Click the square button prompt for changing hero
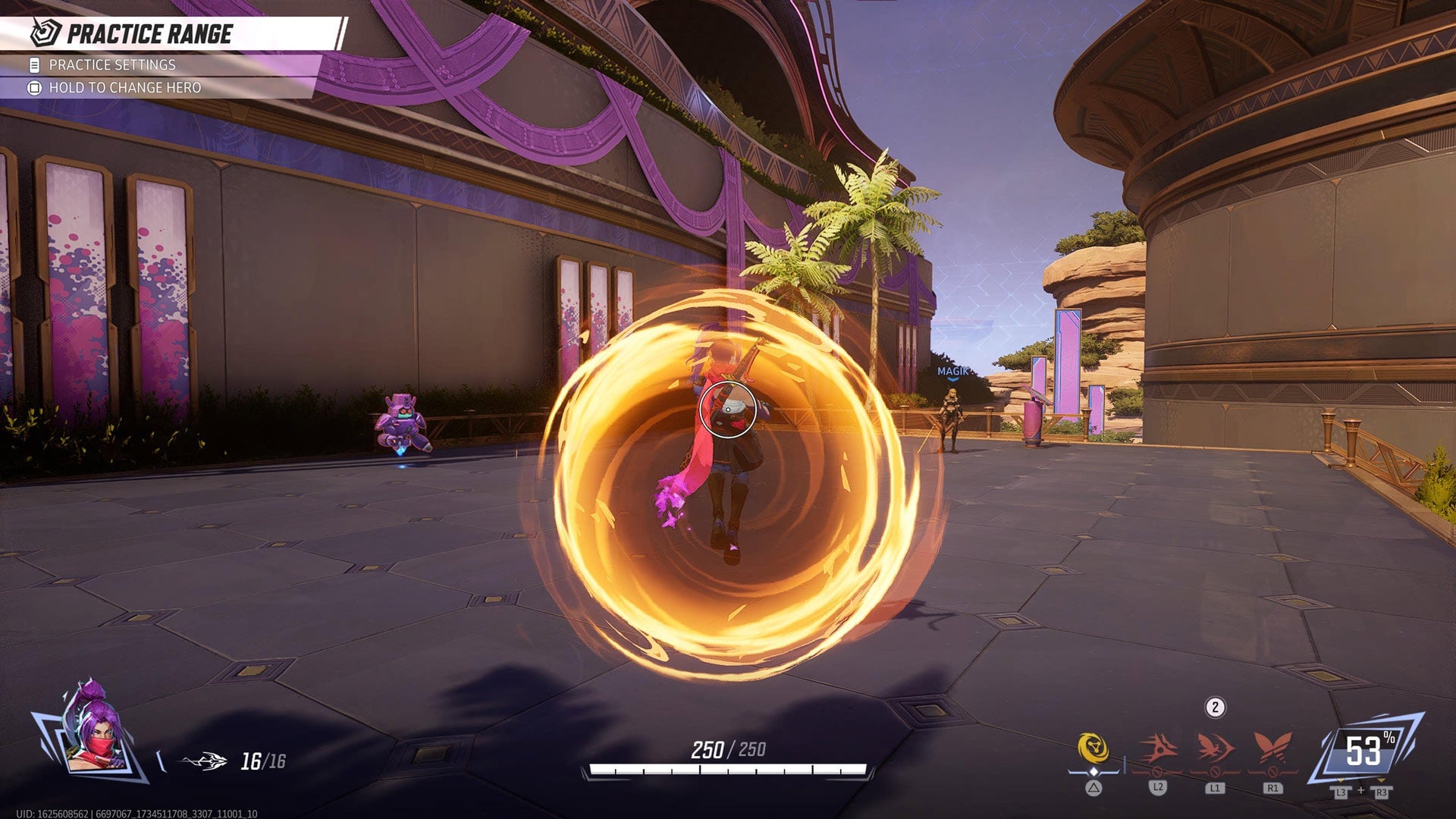 (33, 88)
